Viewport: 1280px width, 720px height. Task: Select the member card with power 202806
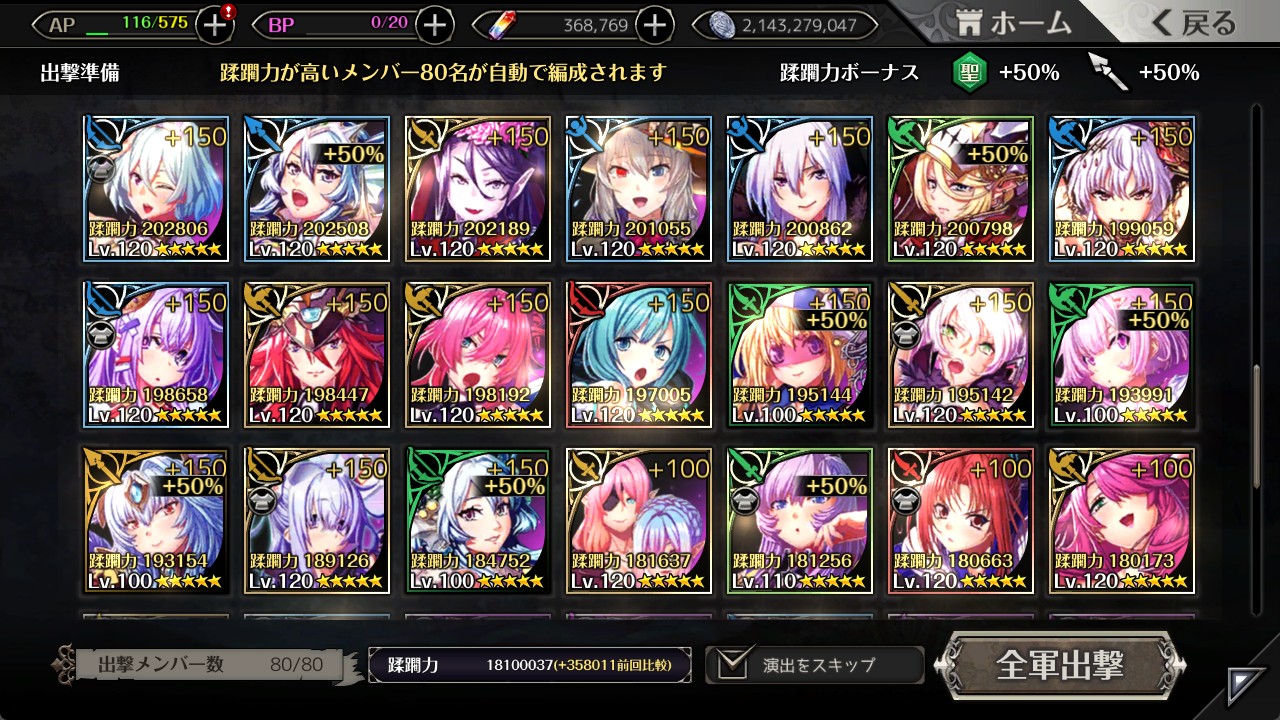coord(156,189)
